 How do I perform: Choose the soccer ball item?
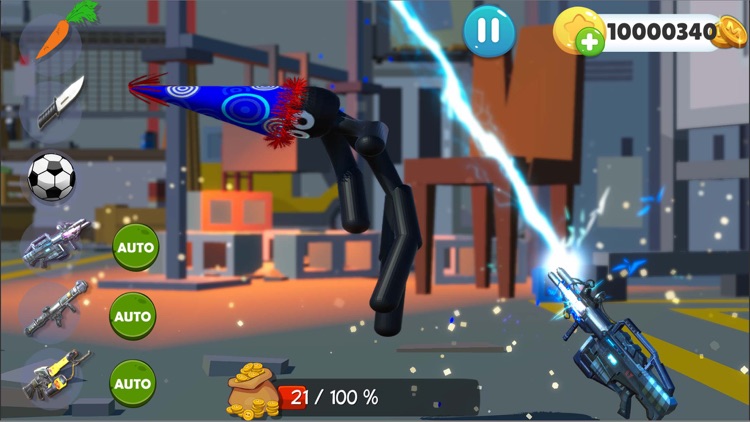[51, 177]
